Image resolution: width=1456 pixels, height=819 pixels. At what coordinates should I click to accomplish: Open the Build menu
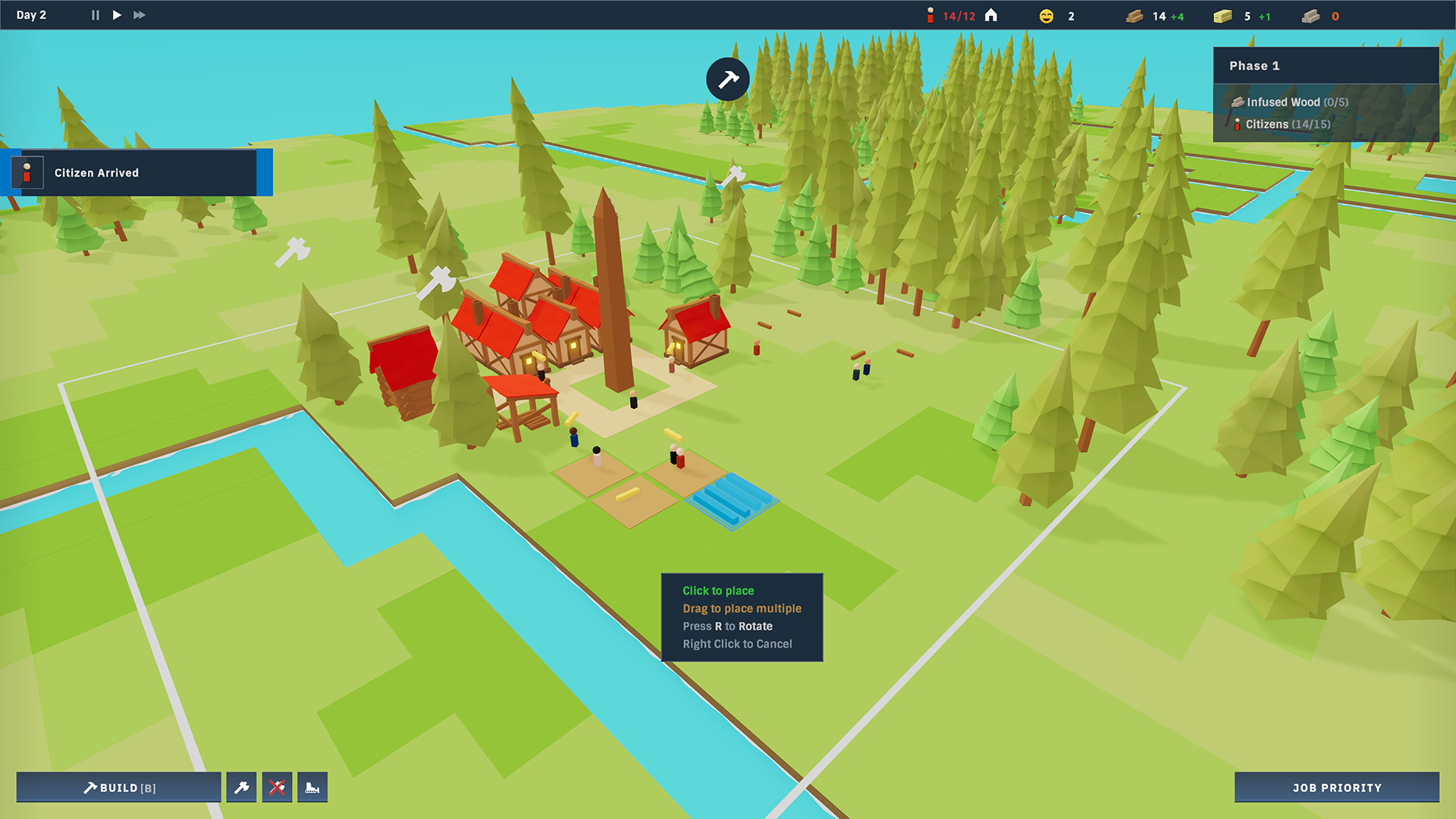coord(118,787)
